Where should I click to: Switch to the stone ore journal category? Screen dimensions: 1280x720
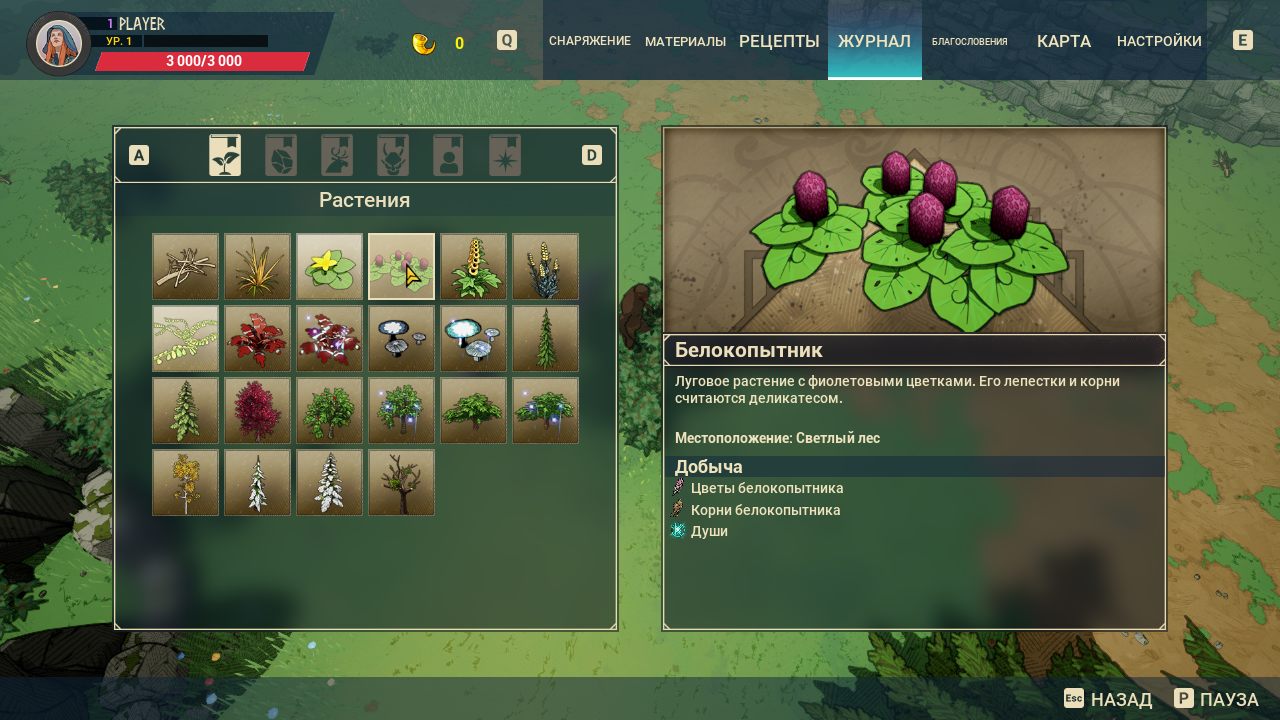(x=281, y=156)
